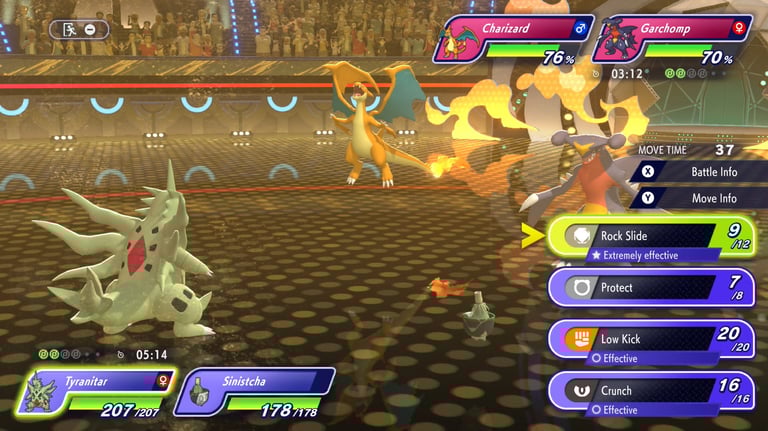Use the Low Kick move
Screen dimensions: 768x431
tap(650, 339)
